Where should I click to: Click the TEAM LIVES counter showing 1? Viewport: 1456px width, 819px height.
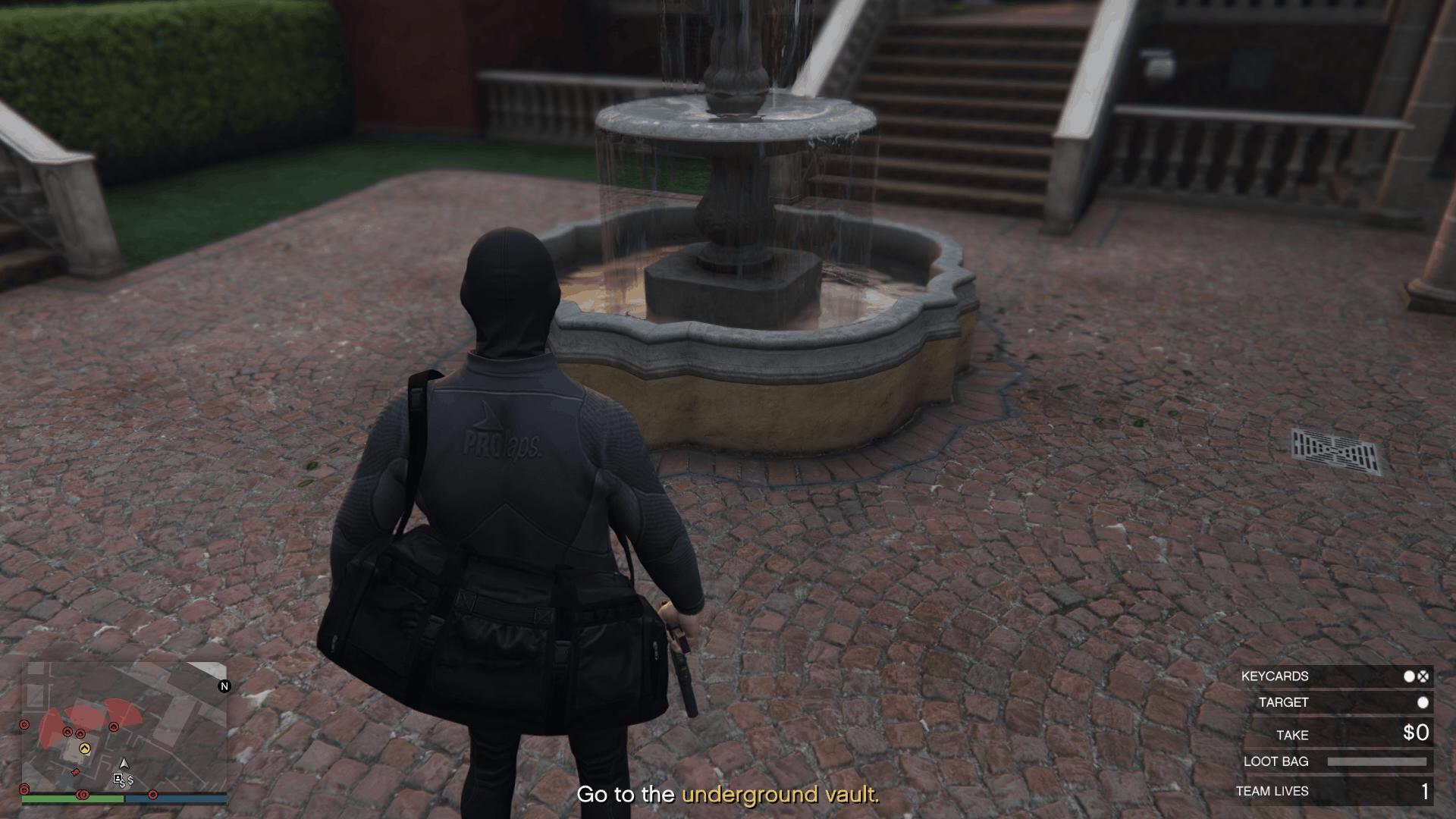click(x=1425, y=791)
